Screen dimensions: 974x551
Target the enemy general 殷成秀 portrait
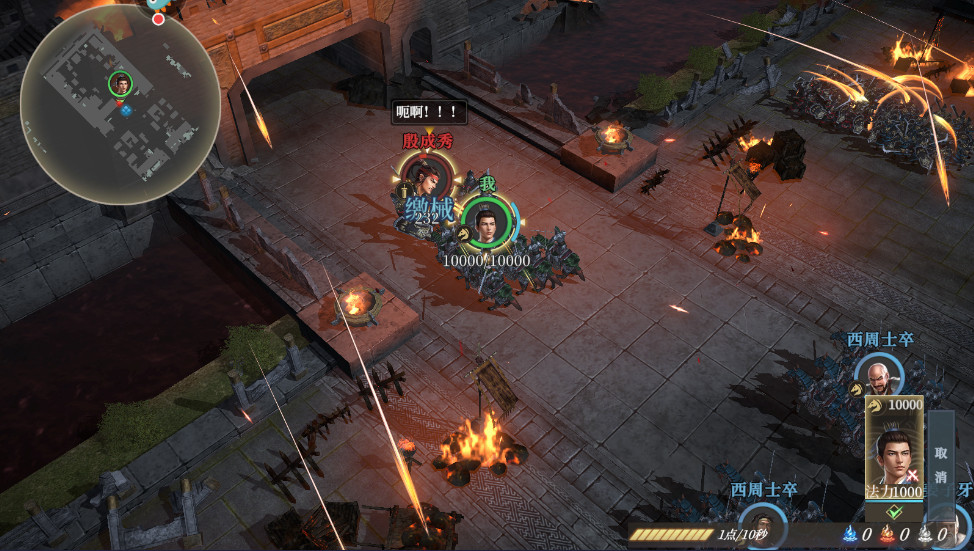(x=426, y=178)
